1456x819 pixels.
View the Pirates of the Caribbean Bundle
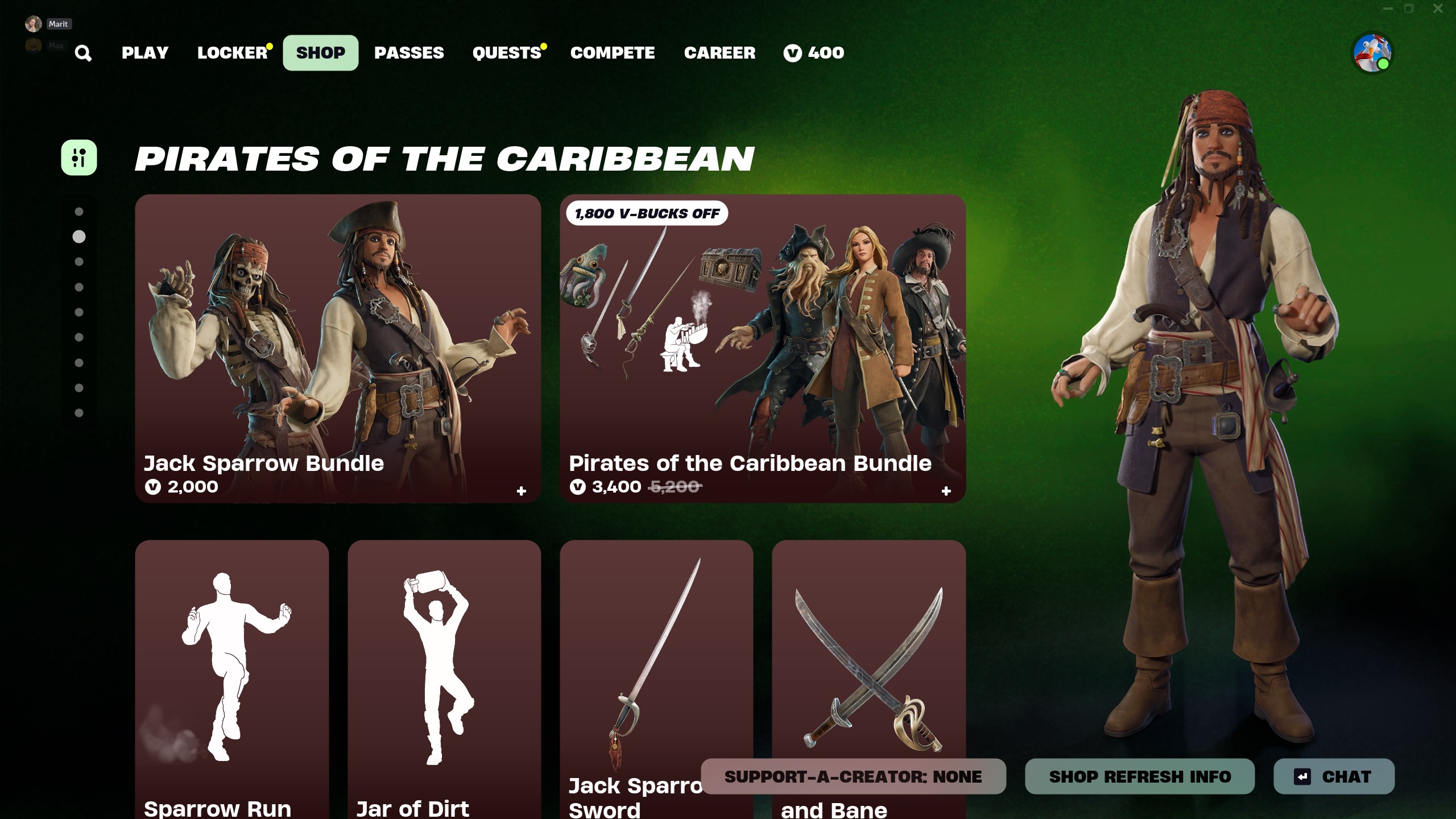pos(763,348)
